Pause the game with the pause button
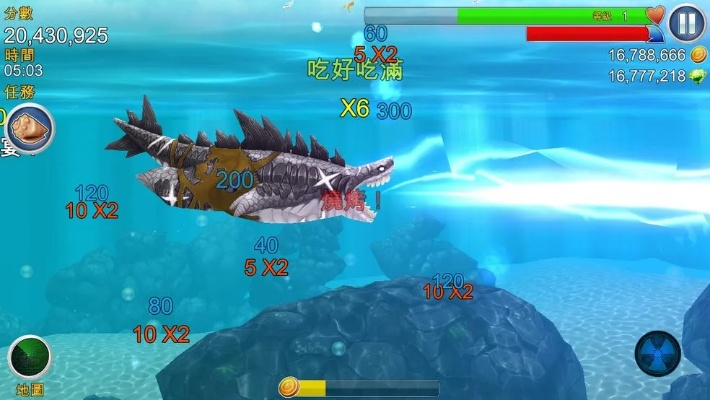The width and height of the screenshot is (710, 400). point(687,22)
